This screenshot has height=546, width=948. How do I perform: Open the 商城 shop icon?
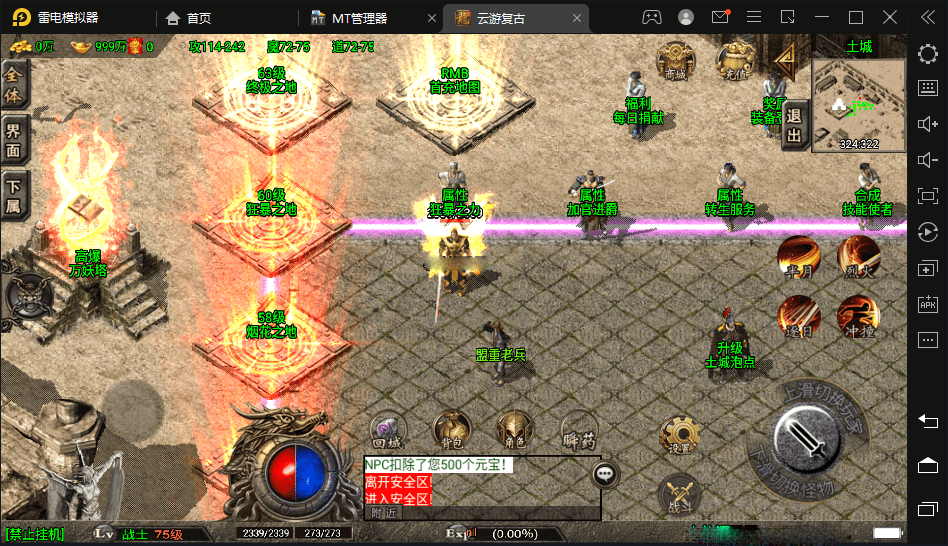coord(675,60)
